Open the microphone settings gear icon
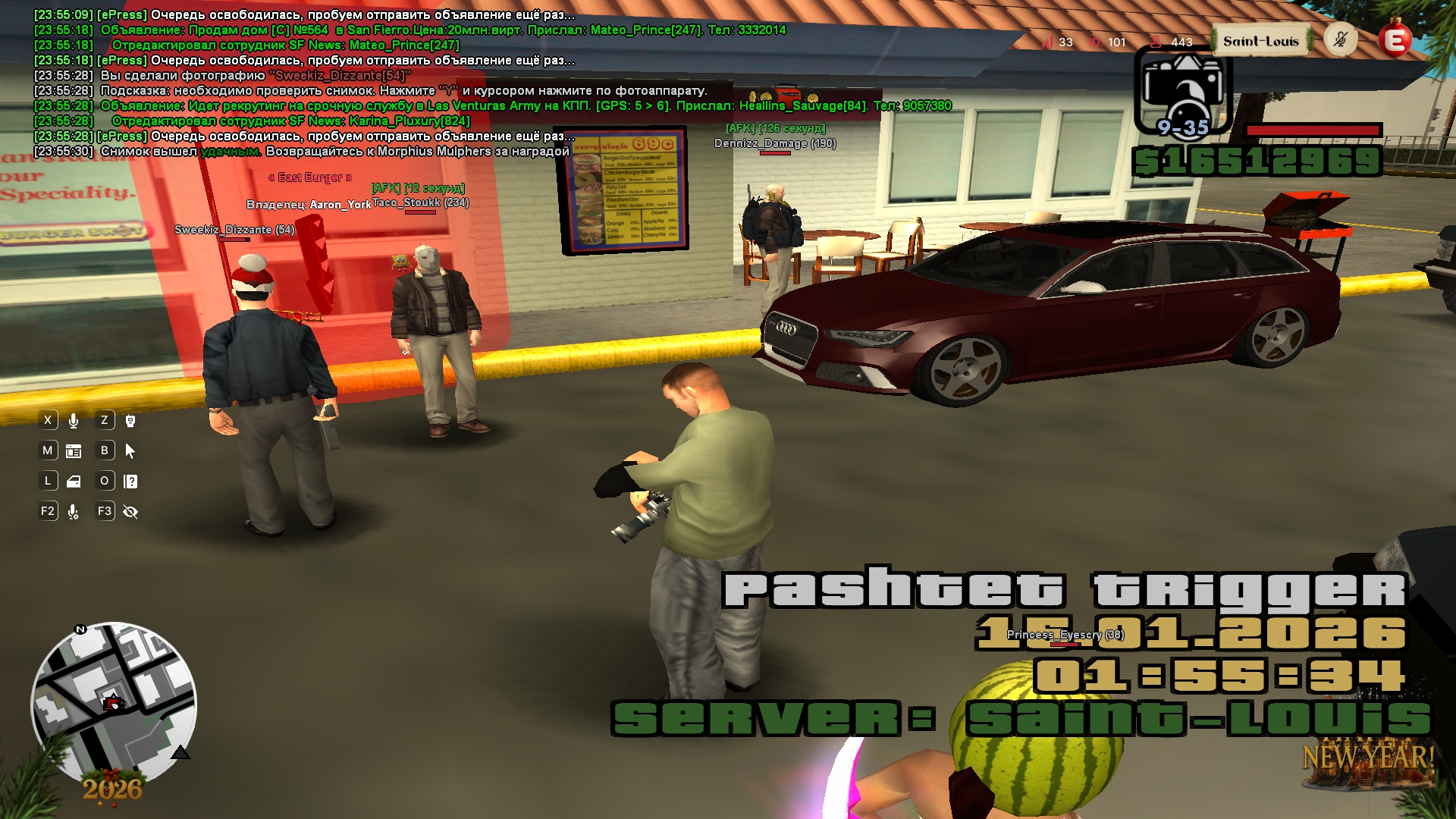1456x819 pixels. tap(74, 512)
